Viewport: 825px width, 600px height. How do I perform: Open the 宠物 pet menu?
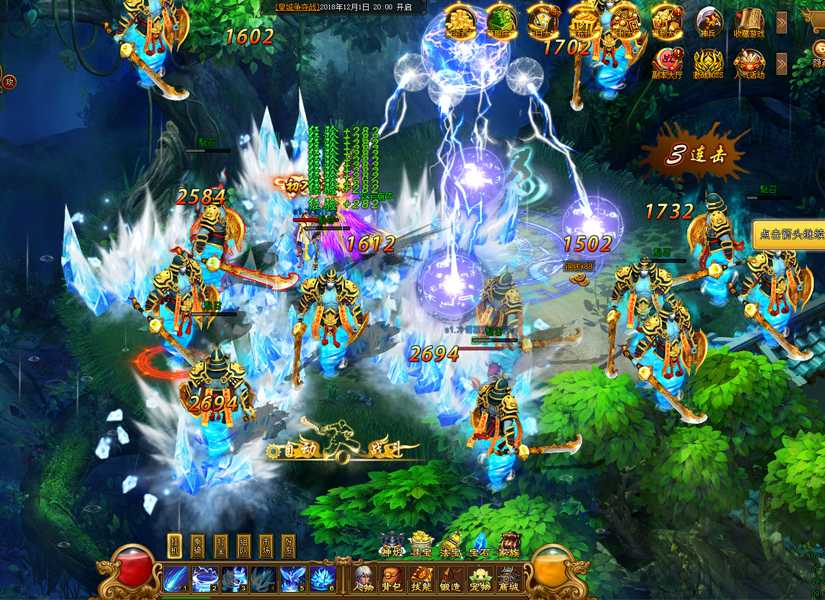point(480,579)
